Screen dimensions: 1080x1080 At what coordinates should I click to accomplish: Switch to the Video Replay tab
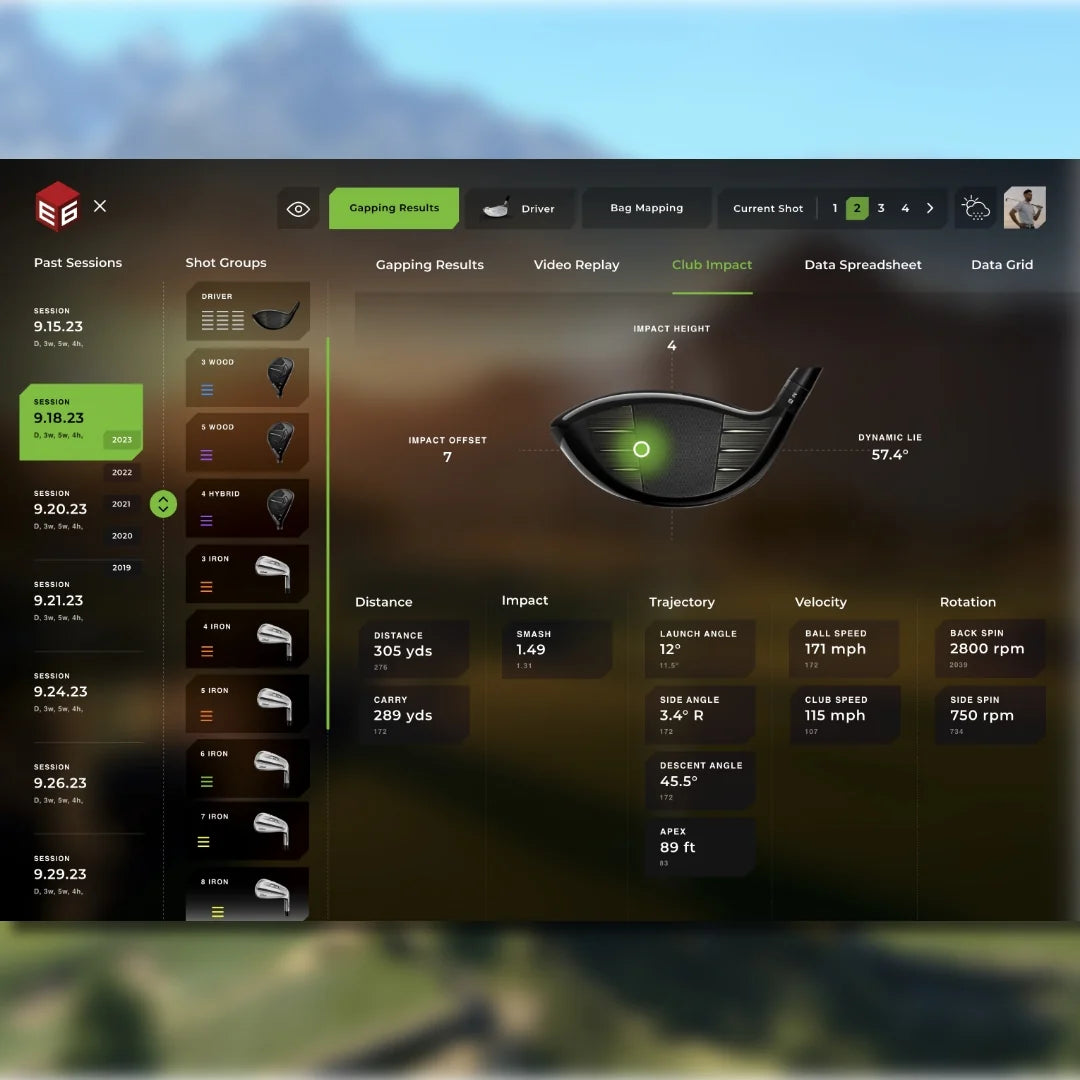(576, 265)
